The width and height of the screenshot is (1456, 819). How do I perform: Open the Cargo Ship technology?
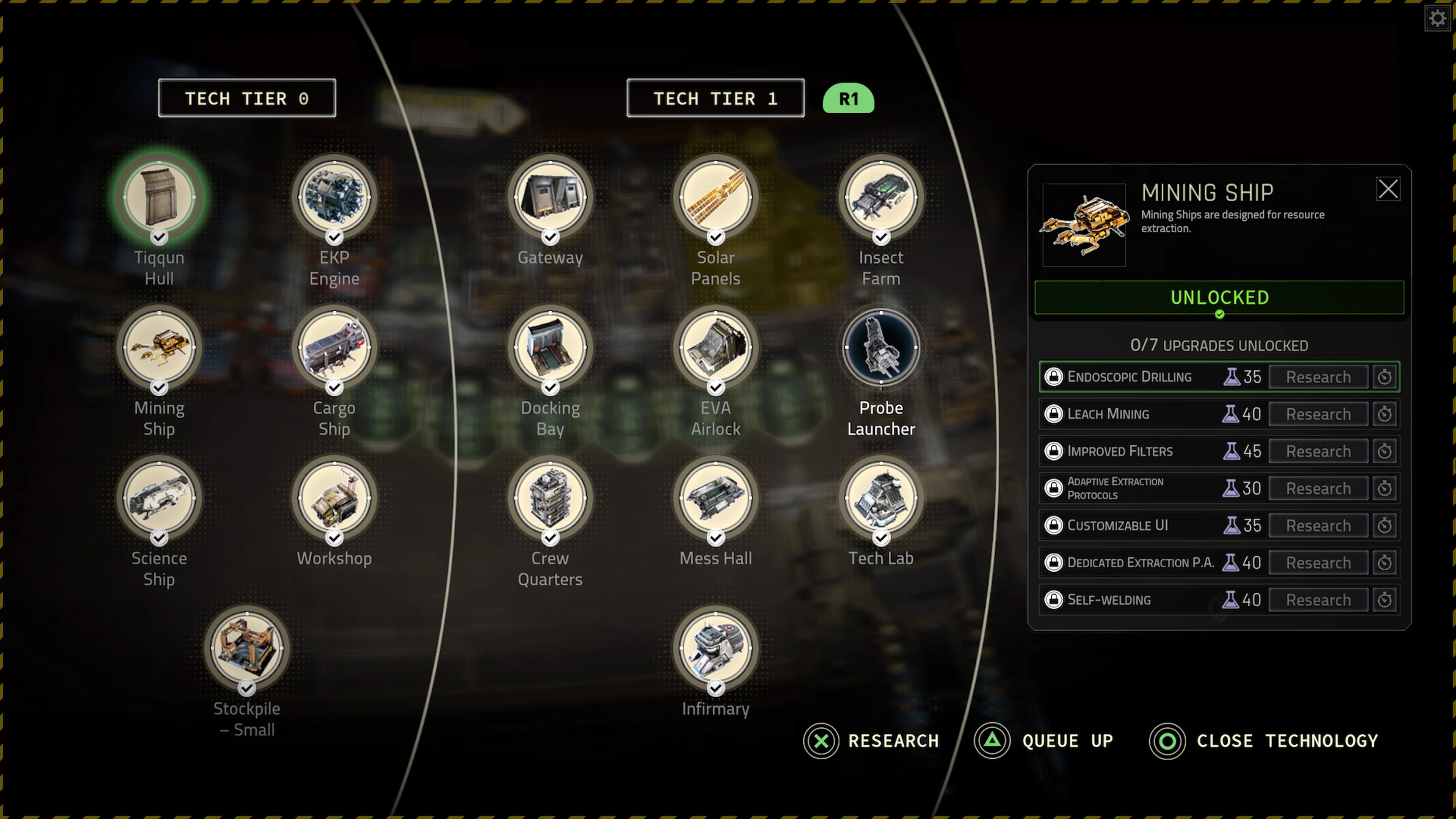tap(334, 348)
